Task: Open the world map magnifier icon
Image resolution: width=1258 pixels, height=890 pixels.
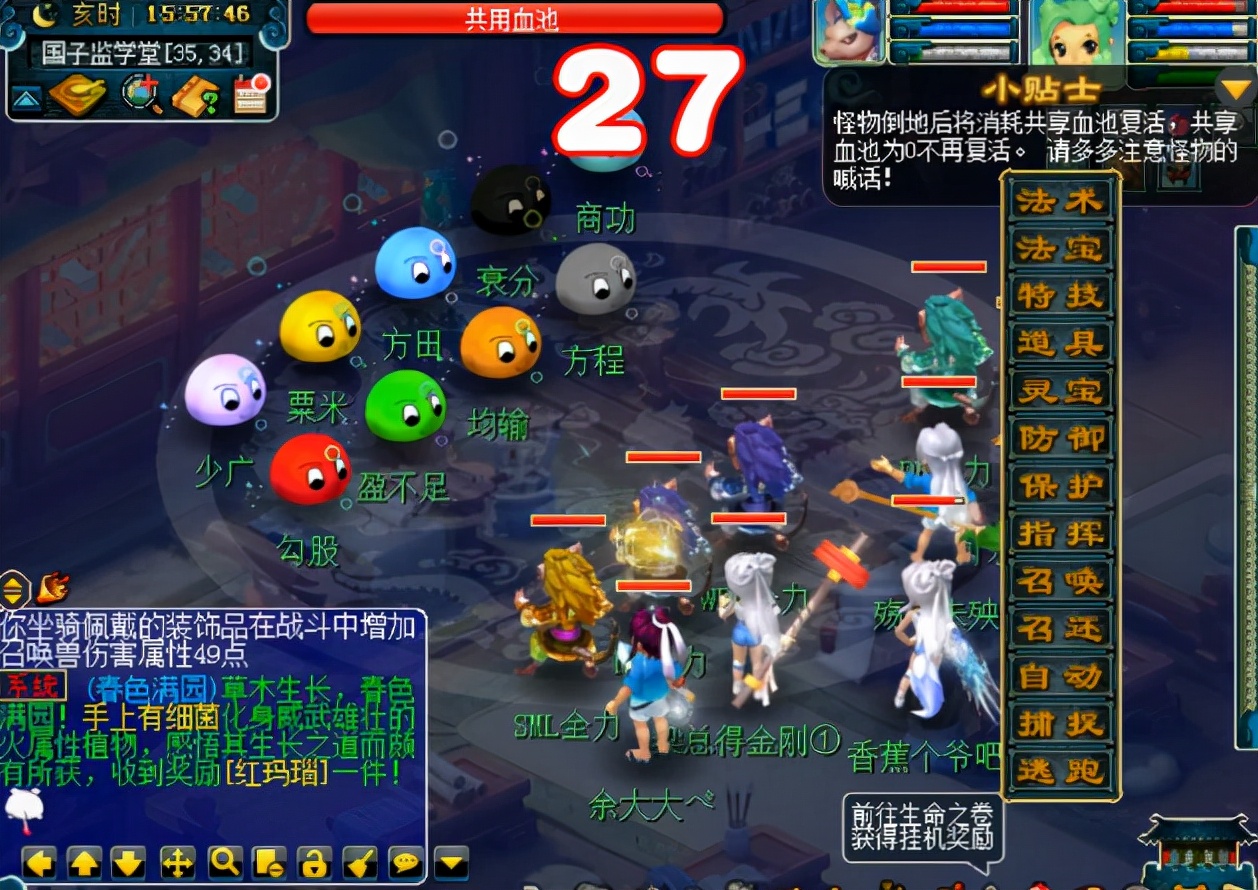Action: pyautogui.click(x=141, y=95)
